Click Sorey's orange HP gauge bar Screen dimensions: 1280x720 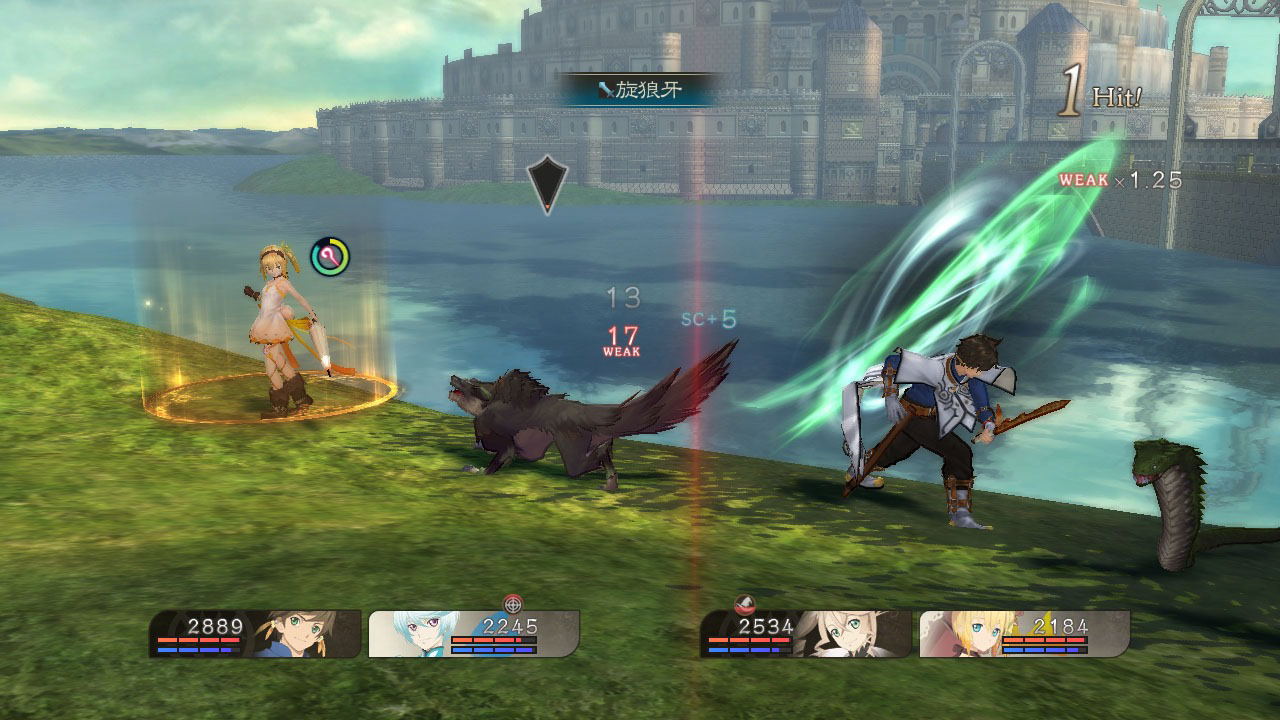(200, 639)
